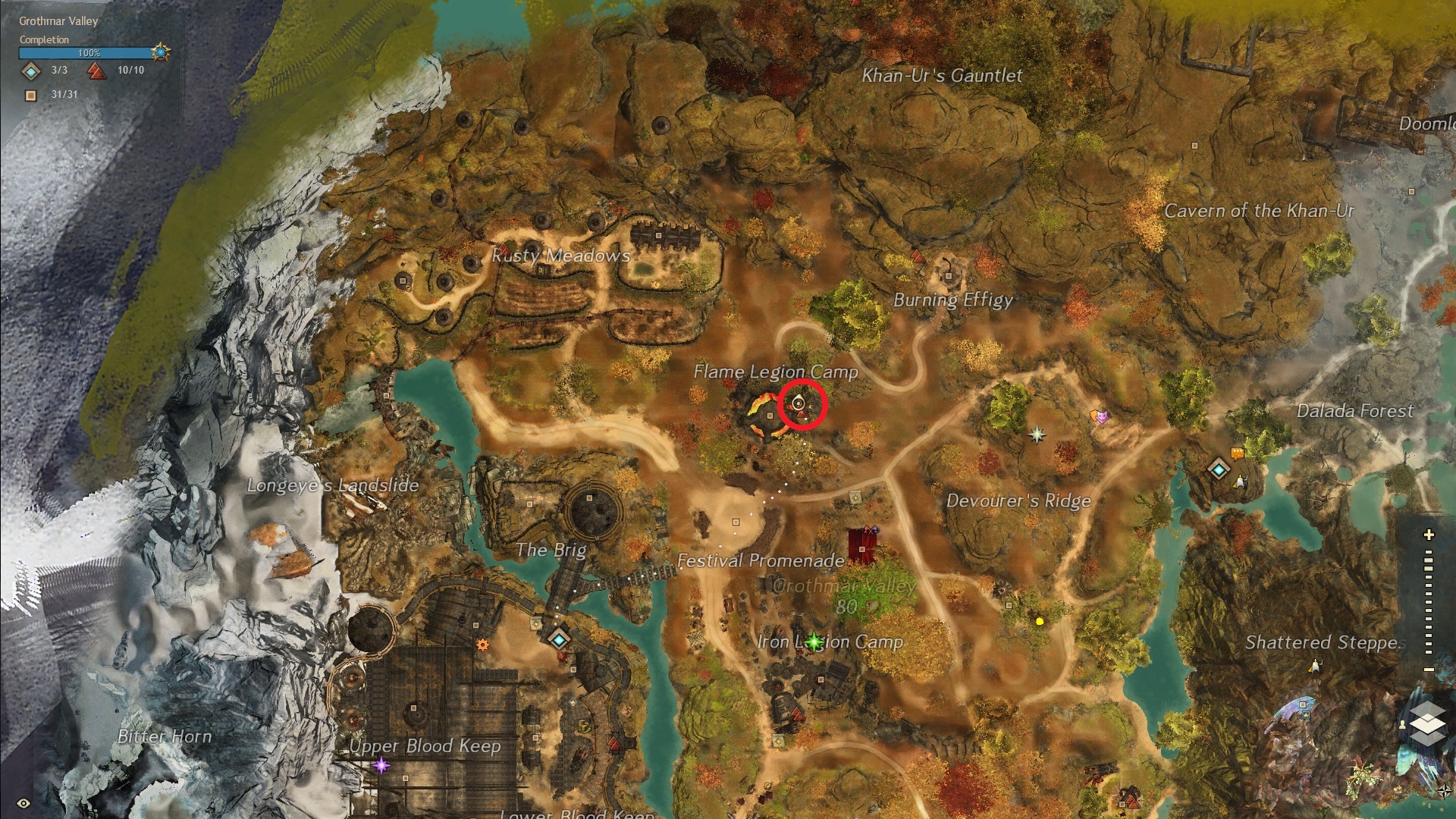
Task: Select the waypoint near Upper Blood Keep
Action: coord(559,639)
